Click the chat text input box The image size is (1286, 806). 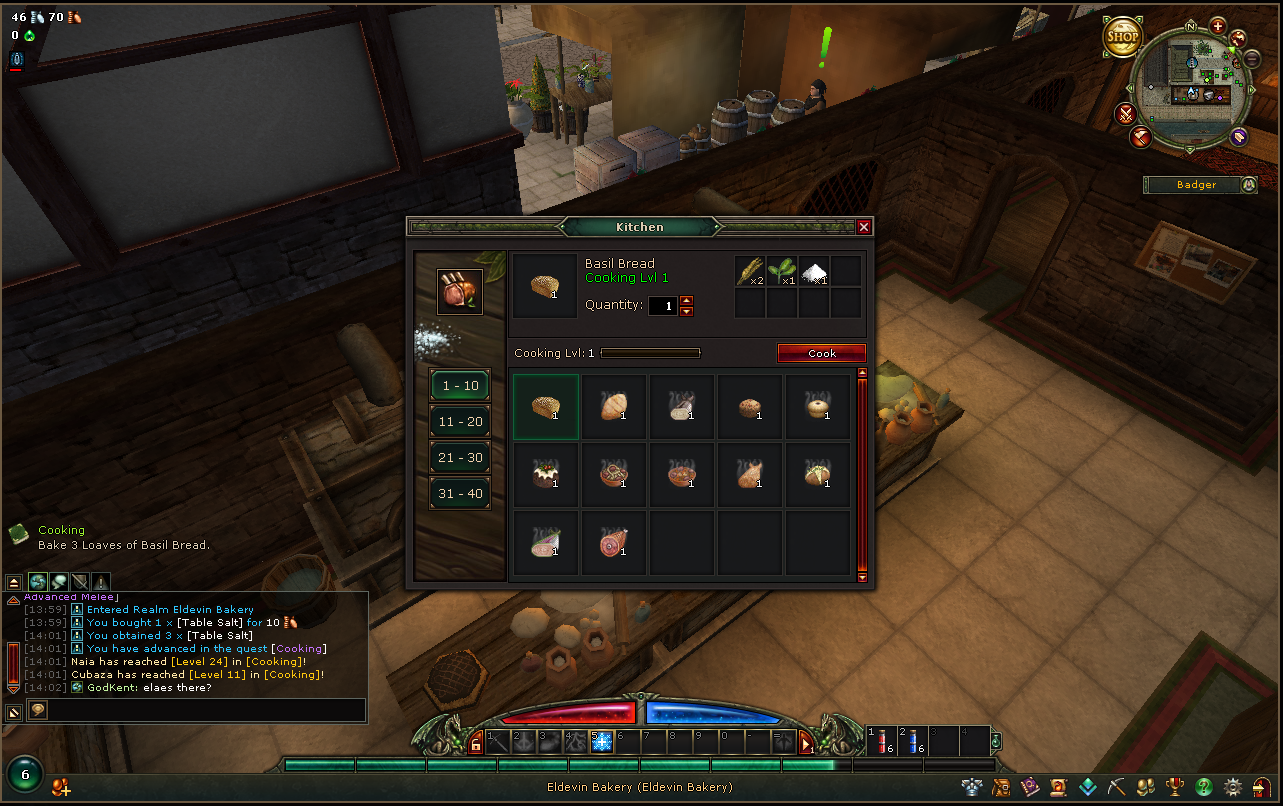point(205,710)
